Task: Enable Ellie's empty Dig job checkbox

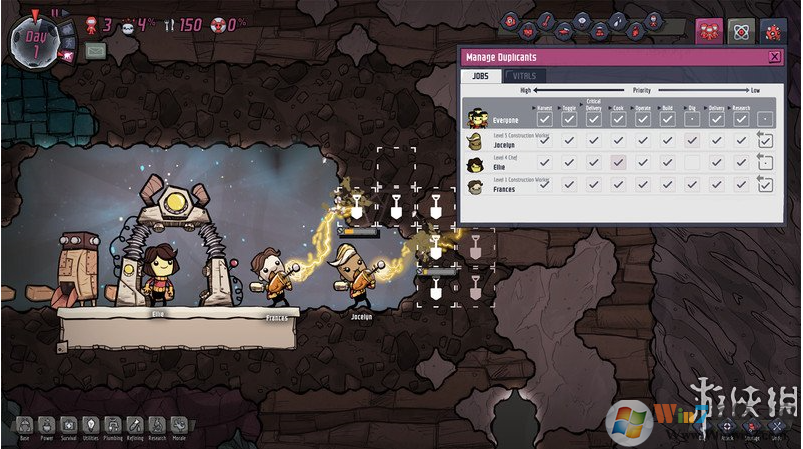Action: (x=691, y=162)
